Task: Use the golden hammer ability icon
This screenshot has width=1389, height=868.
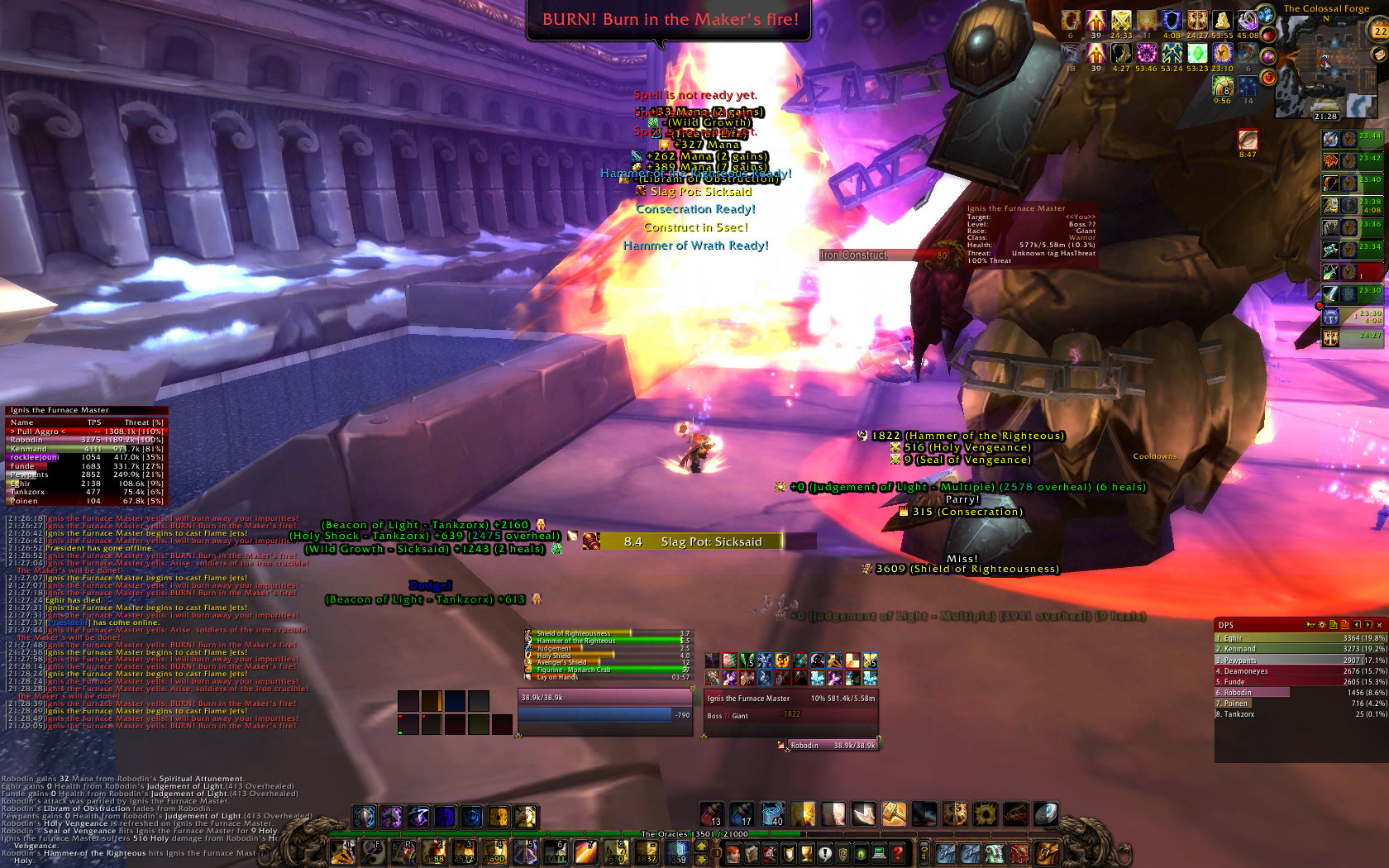Action: pyautogui.click(x=894, y=815)
